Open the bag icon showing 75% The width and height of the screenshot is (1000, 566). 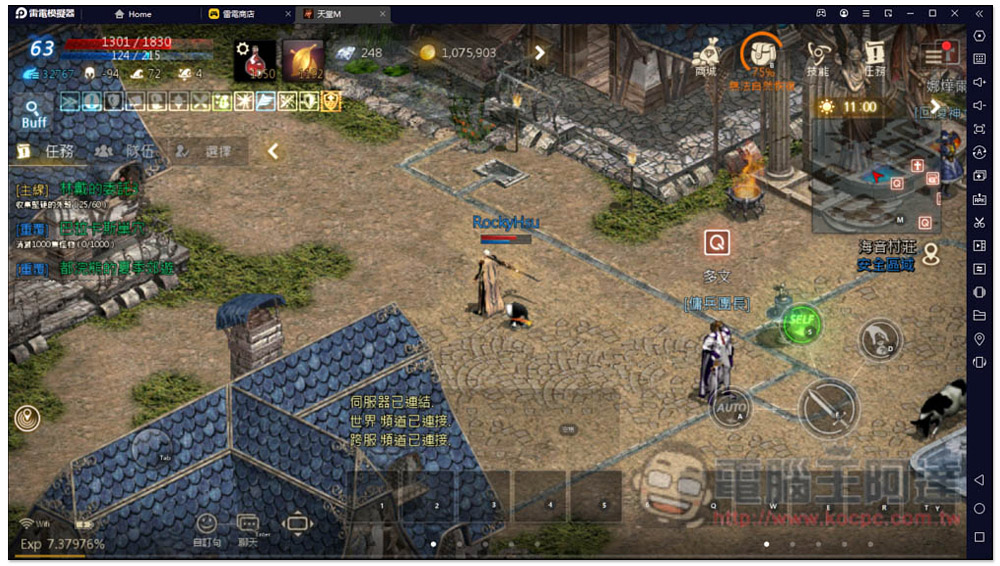[761, 55]
